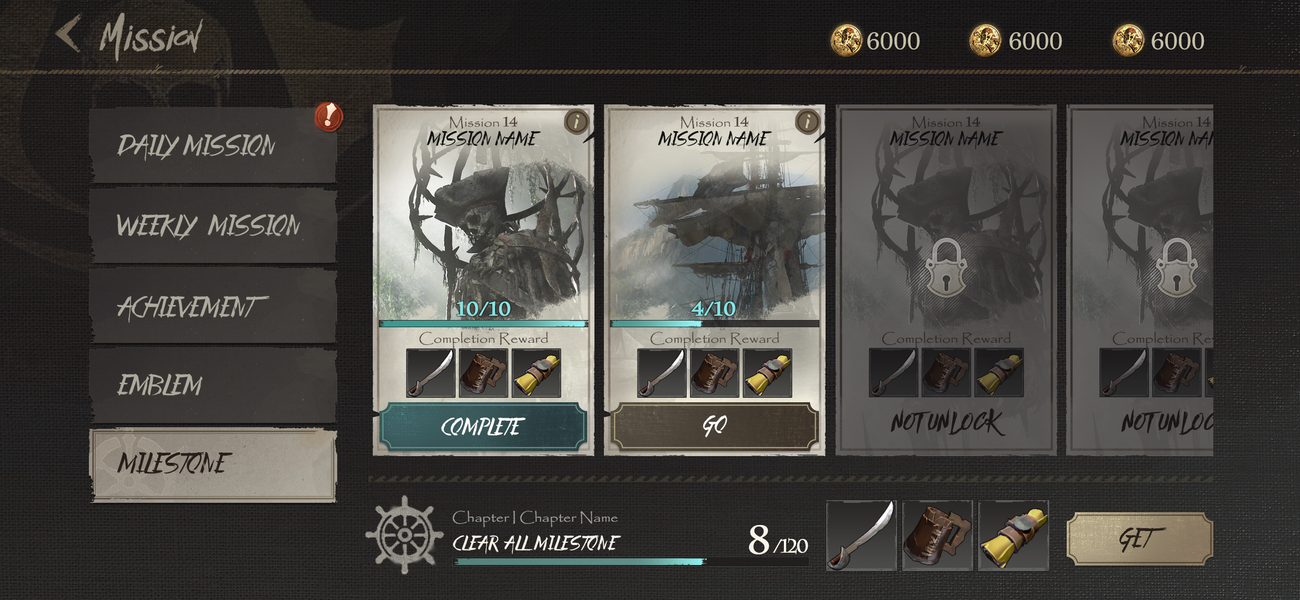Choose the Milestone tab
Screen dimensions: 1300x600
212,464
